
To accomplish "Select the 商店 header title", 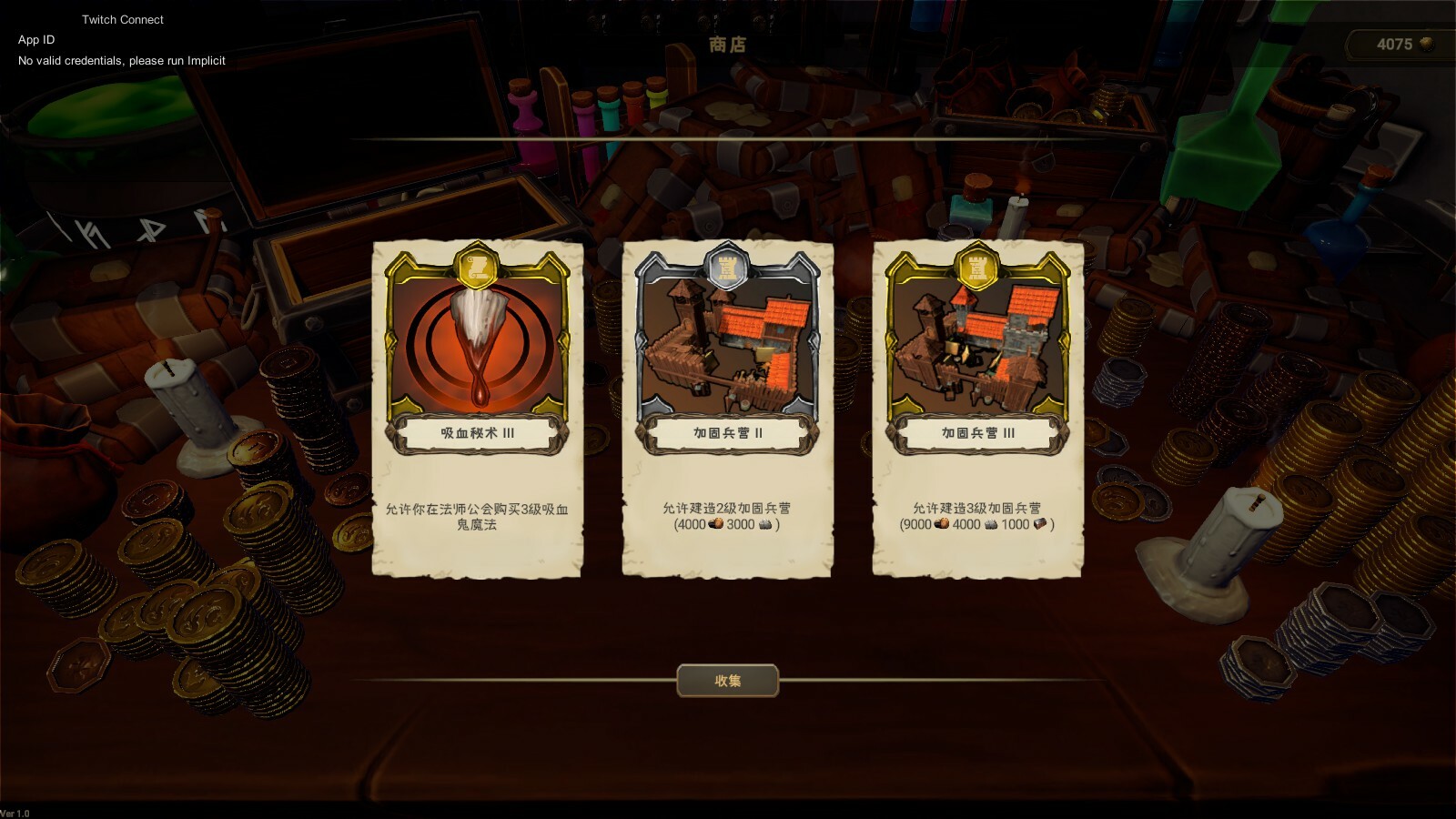I will point(727,46).
